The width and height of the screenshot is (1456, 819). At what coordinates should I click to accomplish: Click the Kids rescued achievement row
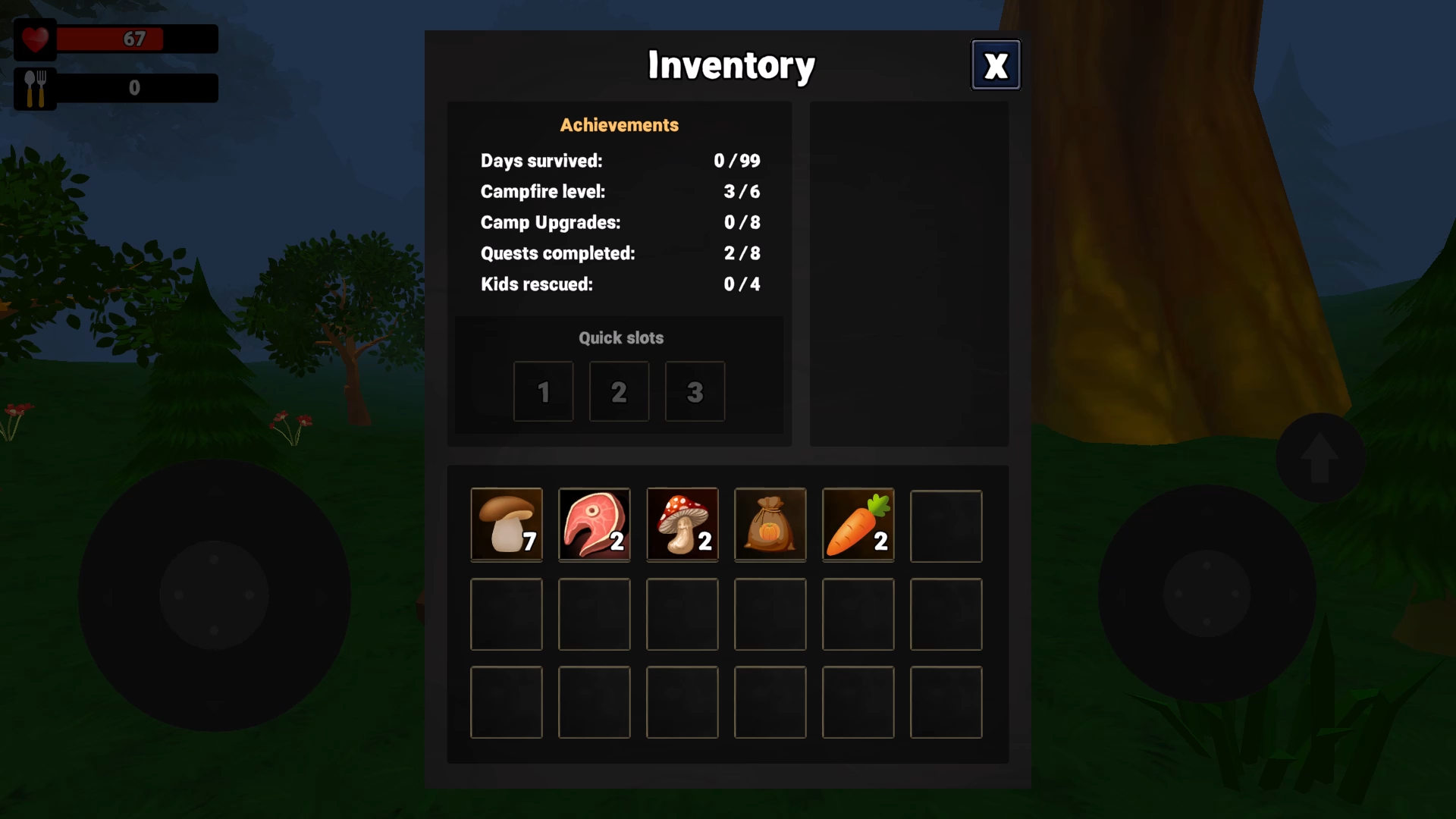[x=620, y=284]
